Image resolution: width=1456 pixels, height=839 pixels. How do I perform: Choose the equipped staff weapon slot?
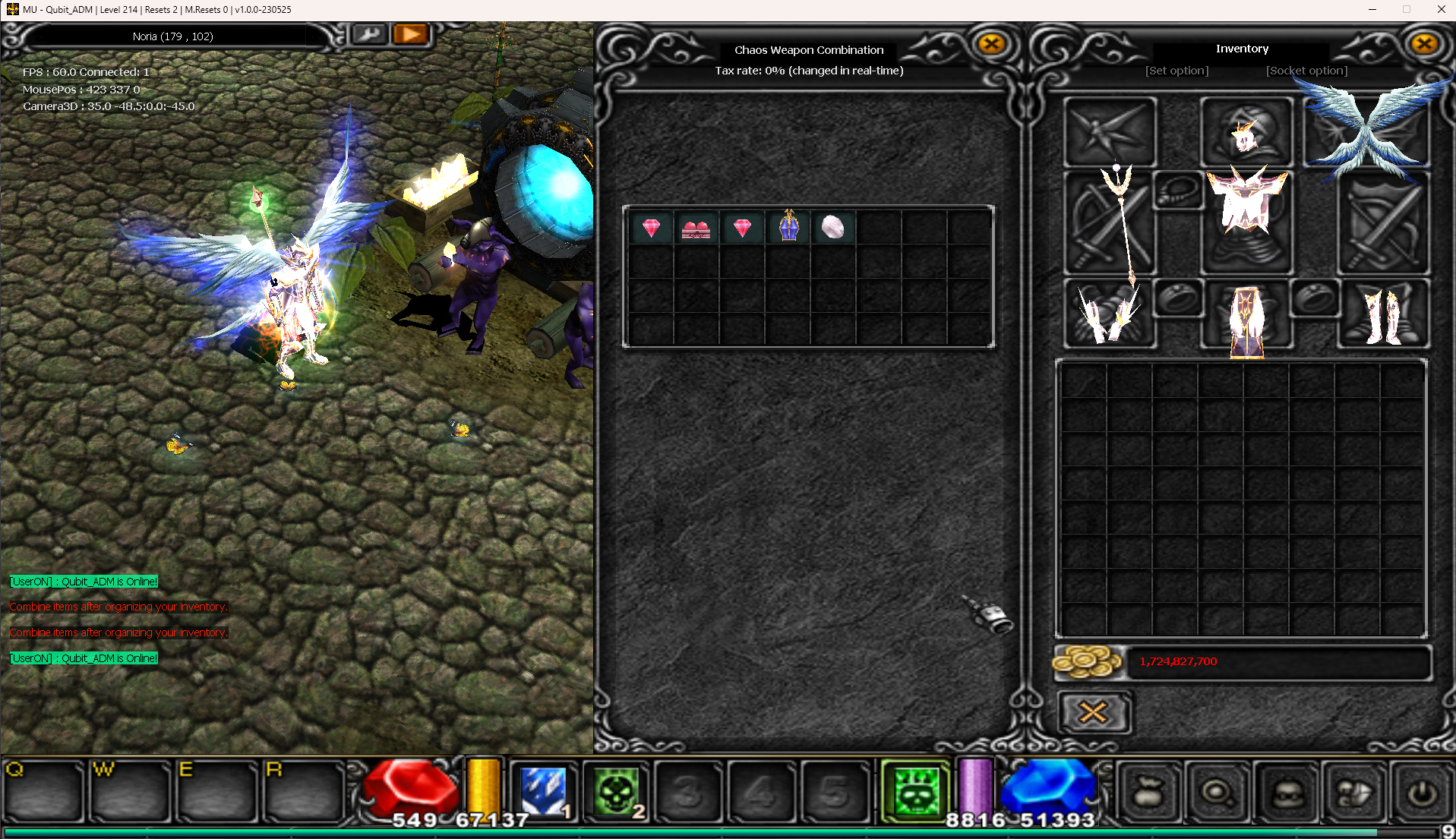pos(1110,222)
